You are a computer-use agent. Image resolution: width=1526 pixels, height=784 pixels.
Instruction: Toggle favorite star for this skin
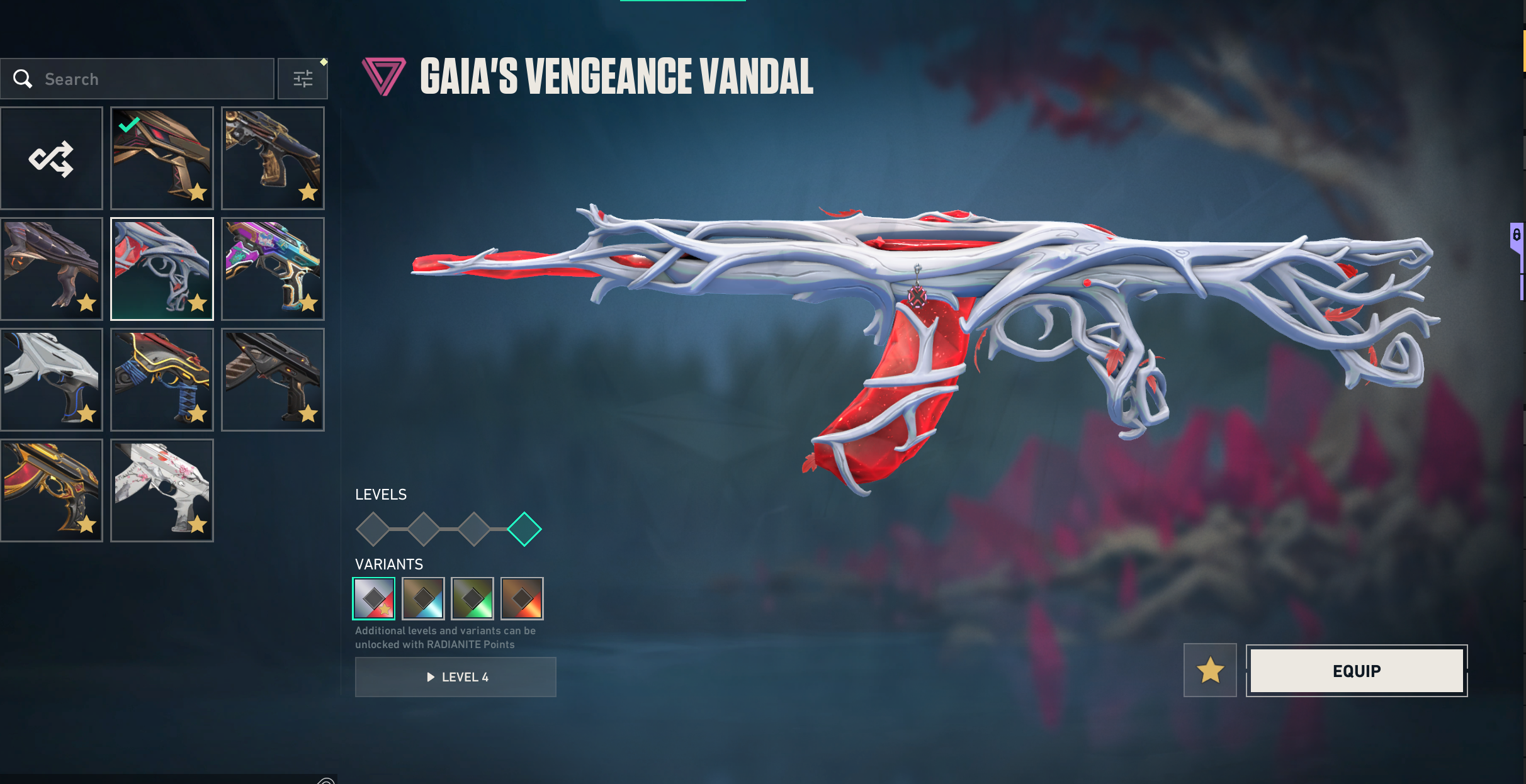[1210, 670]
